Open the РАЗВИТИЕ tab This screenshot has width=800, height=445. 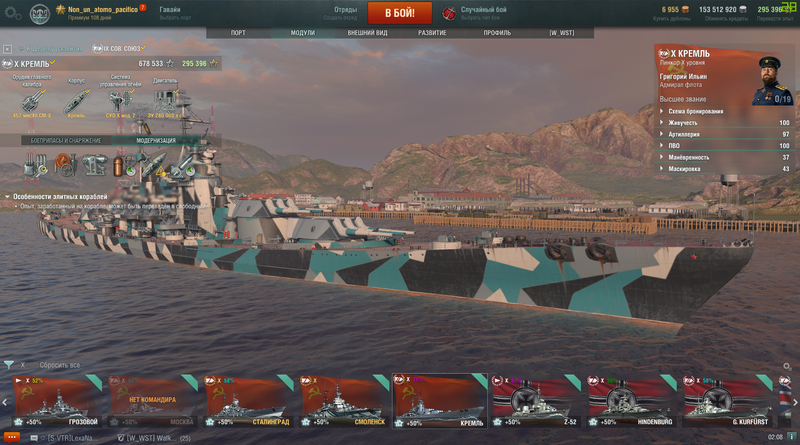[432, 33]
